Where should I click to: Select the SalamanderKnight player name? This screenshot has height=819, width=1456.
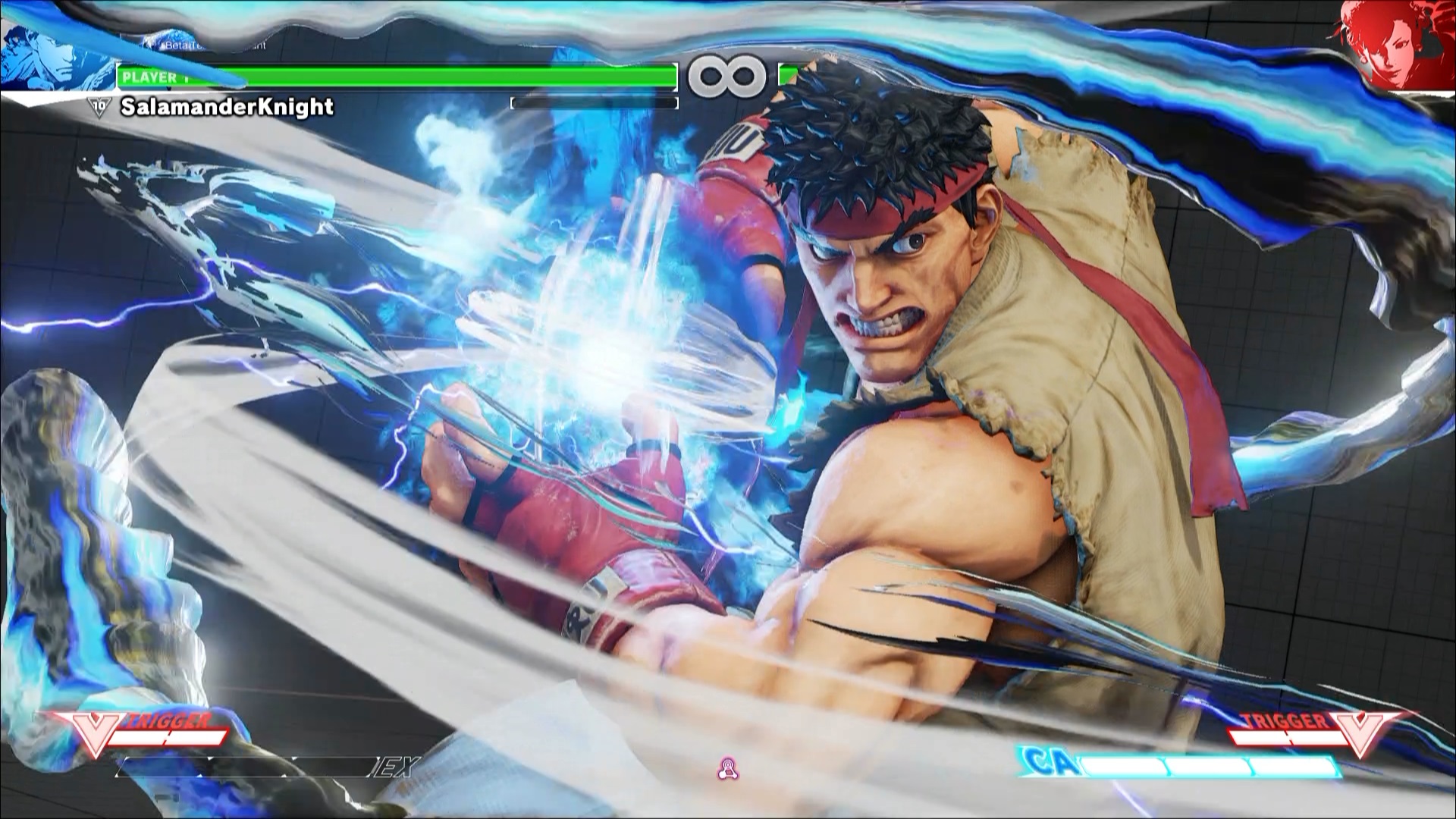pyautogui.click(x=227, y=107)
